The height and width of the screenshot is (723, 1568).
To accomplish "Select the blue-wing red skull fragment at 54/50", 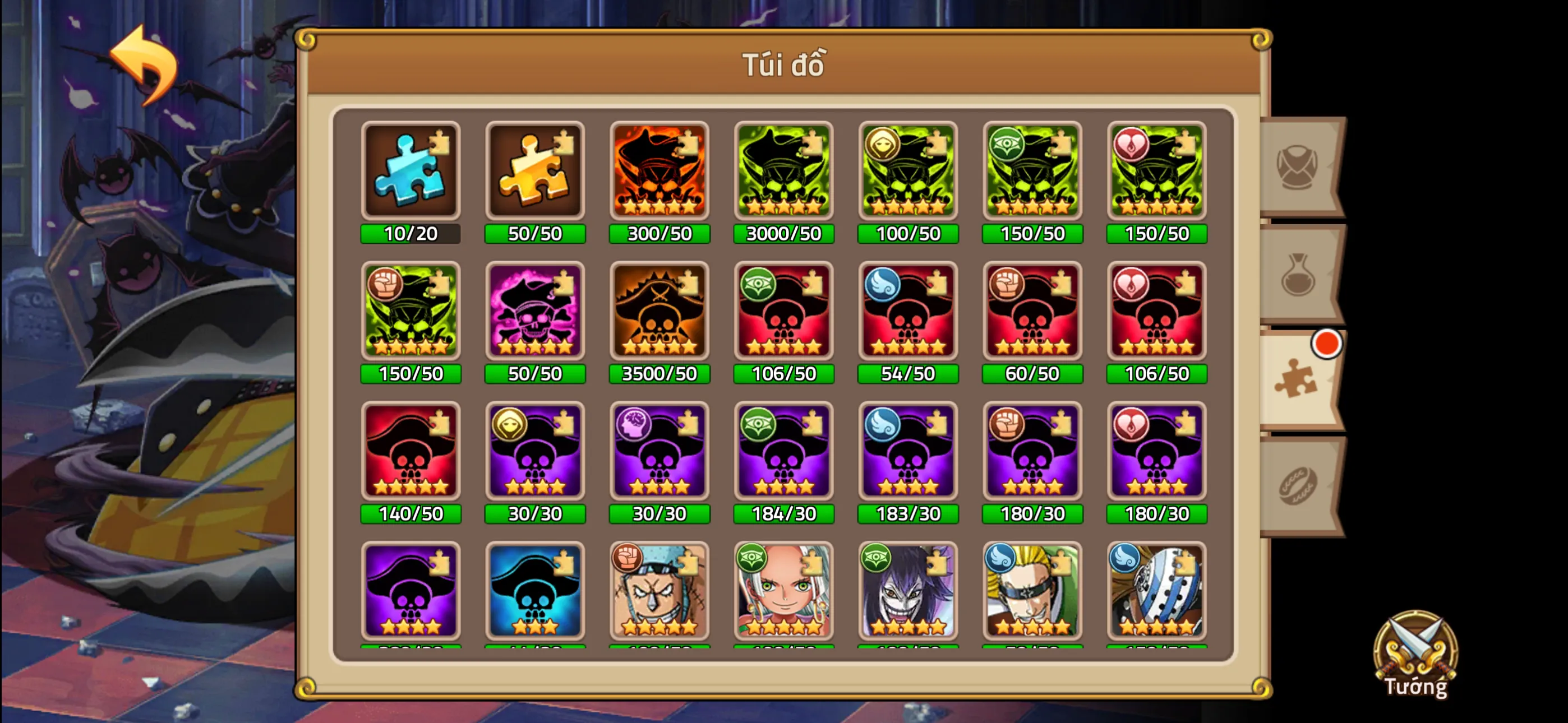I will click(x=908, y=311).
